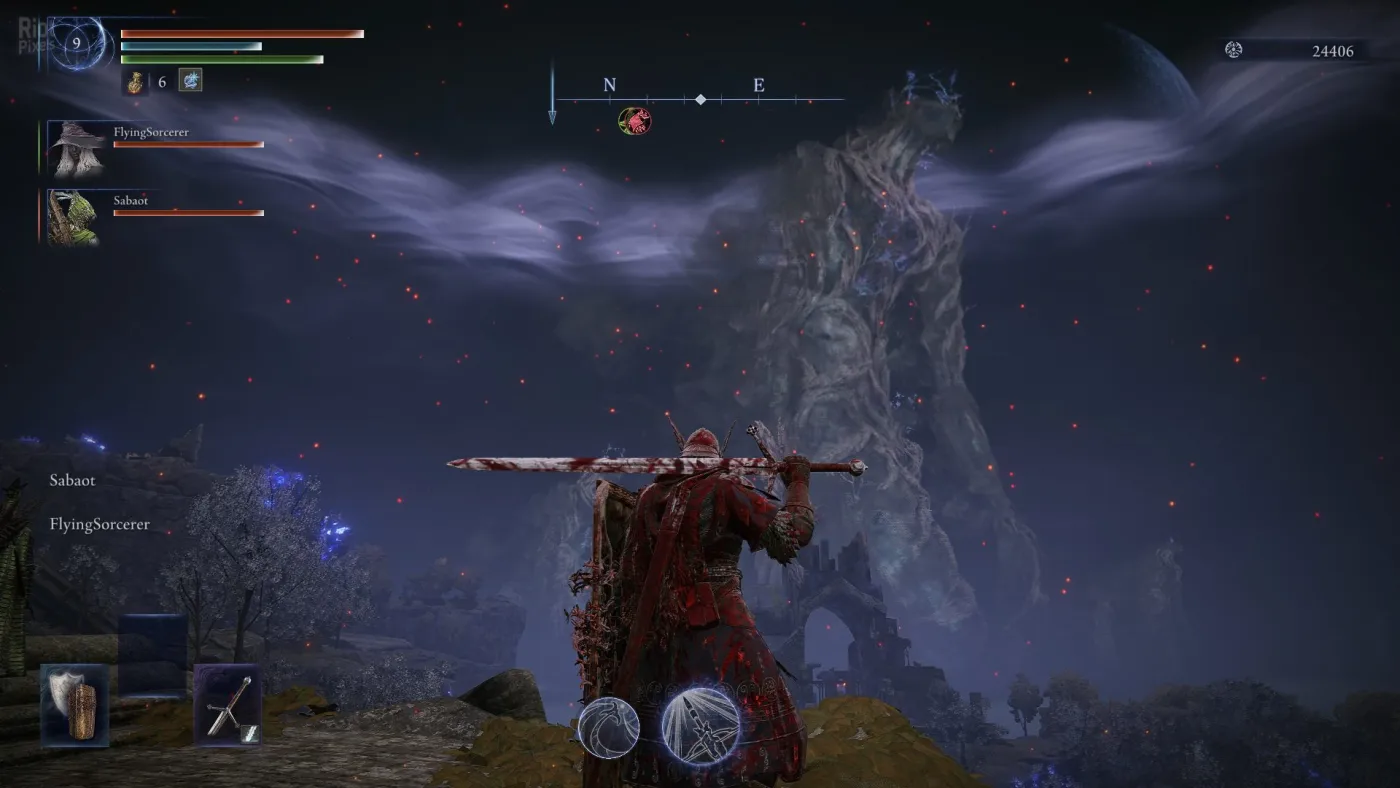
Task: Select the level 9 character emblem
Action: pos(76,44)
